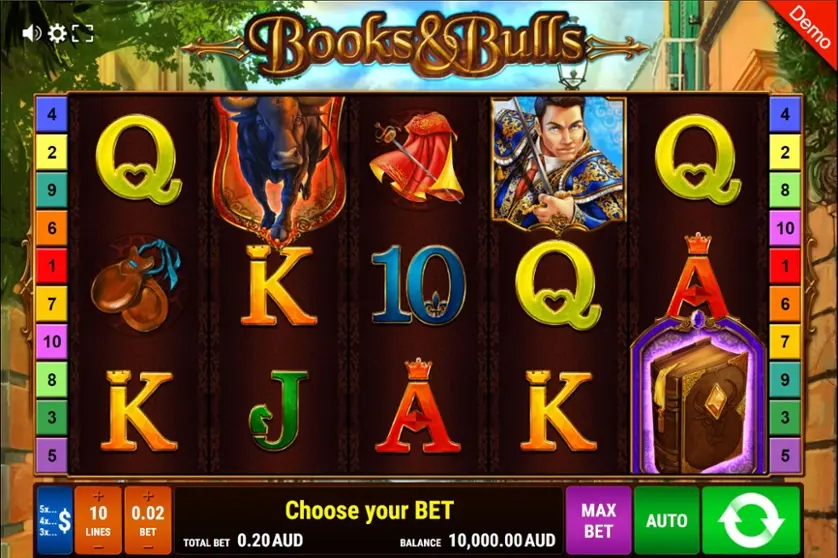Increase the number of lines
The width and height of the screenshot is (838, 558).
98,497
